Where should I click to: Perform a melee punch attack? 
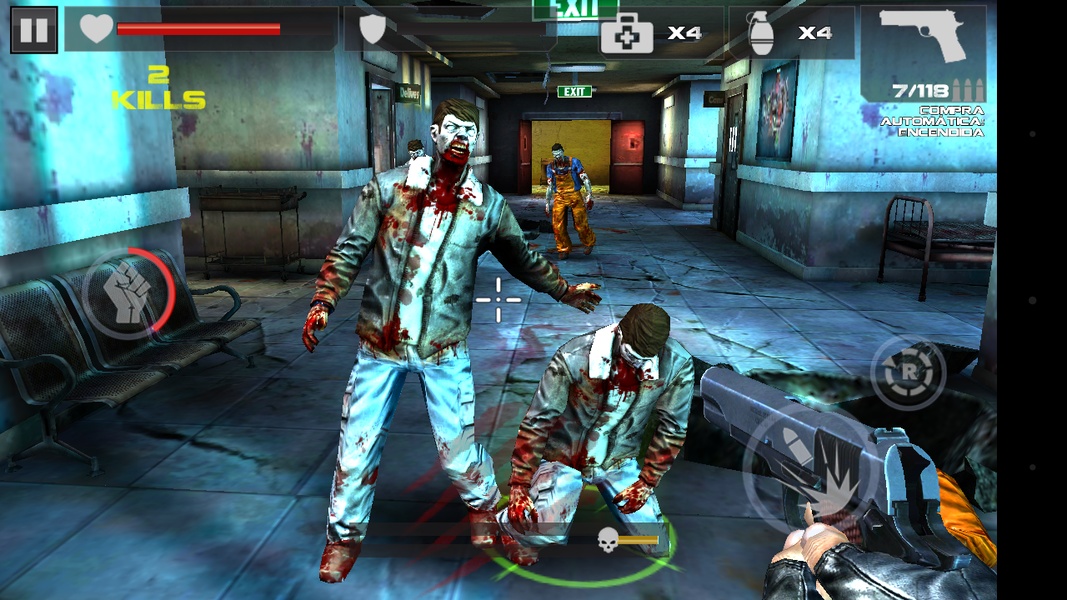[x=129, y=294]
